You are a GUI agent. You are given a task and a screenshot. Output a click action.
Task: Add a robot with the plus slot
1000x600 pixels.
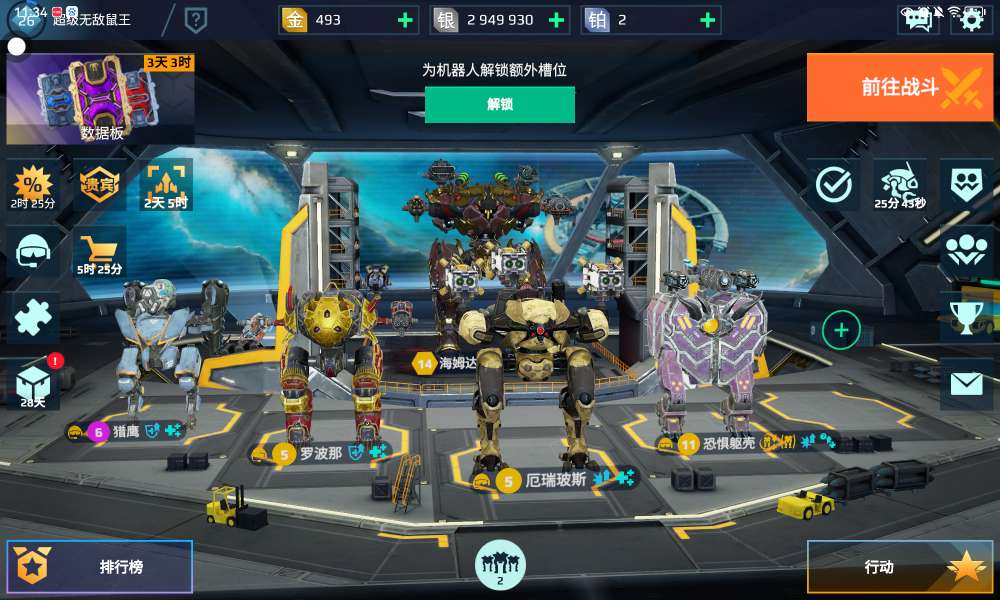point(841,329)
